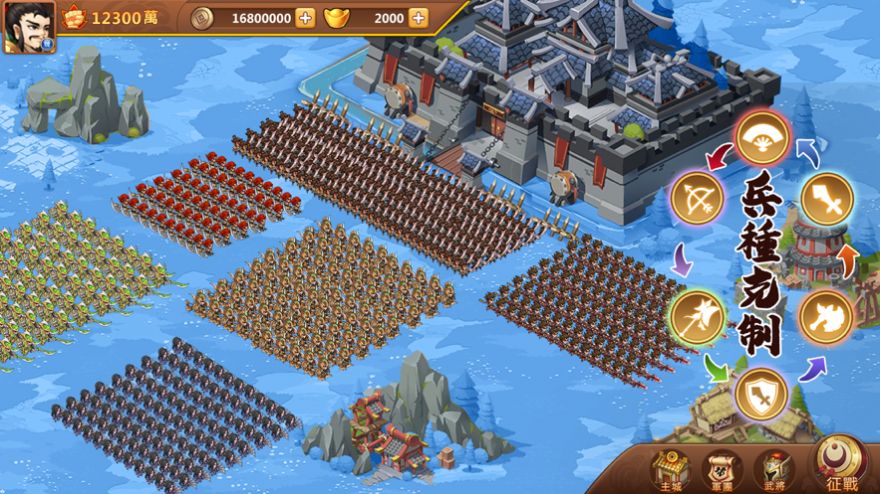This screenshot has width=880, height=494.
Task: Open the player avatar profile
Action: pyautogui.click(x=28, y=26)
